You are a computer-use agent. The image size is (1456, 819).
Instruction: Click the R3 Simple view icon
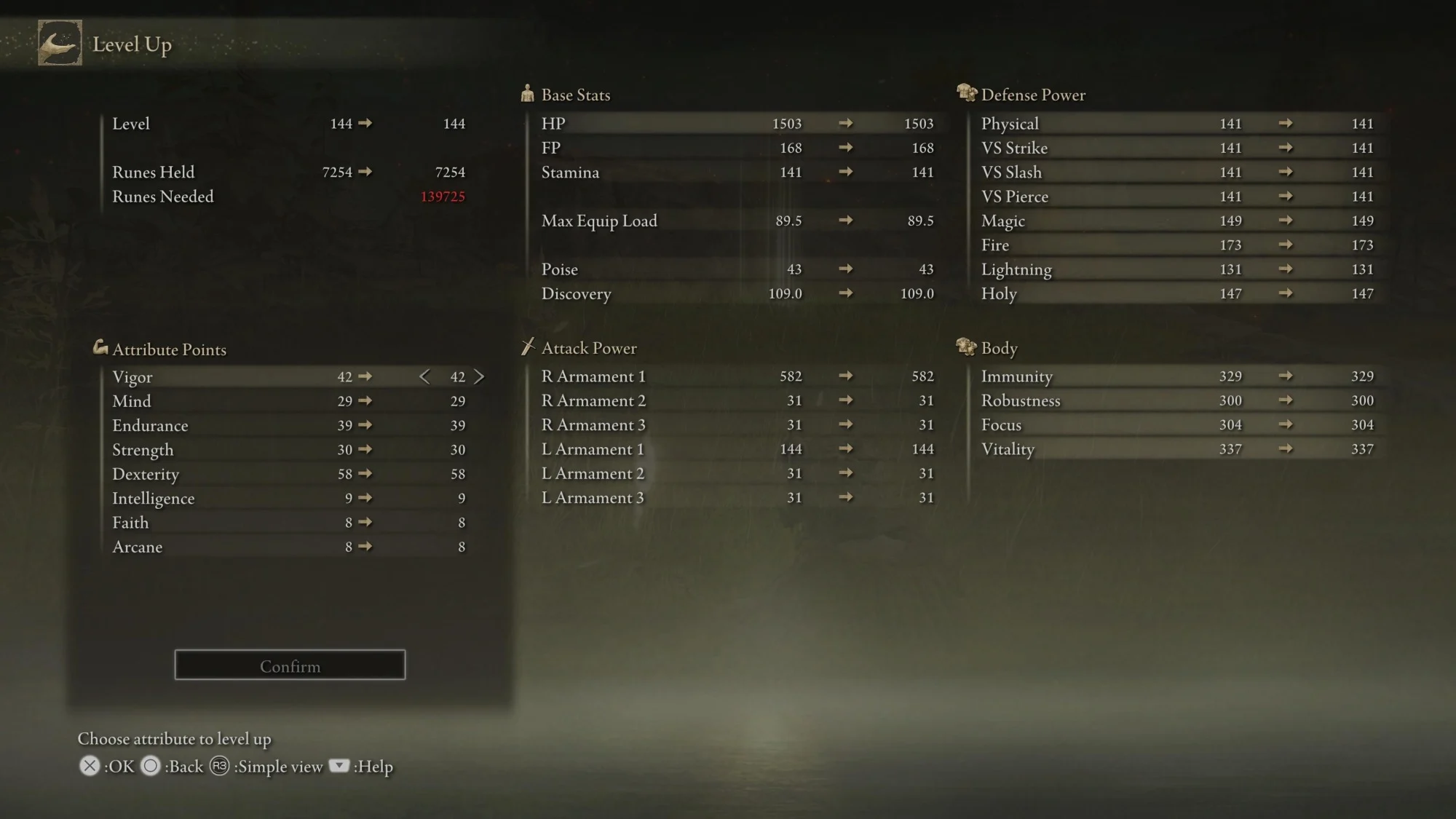(220, 766)
